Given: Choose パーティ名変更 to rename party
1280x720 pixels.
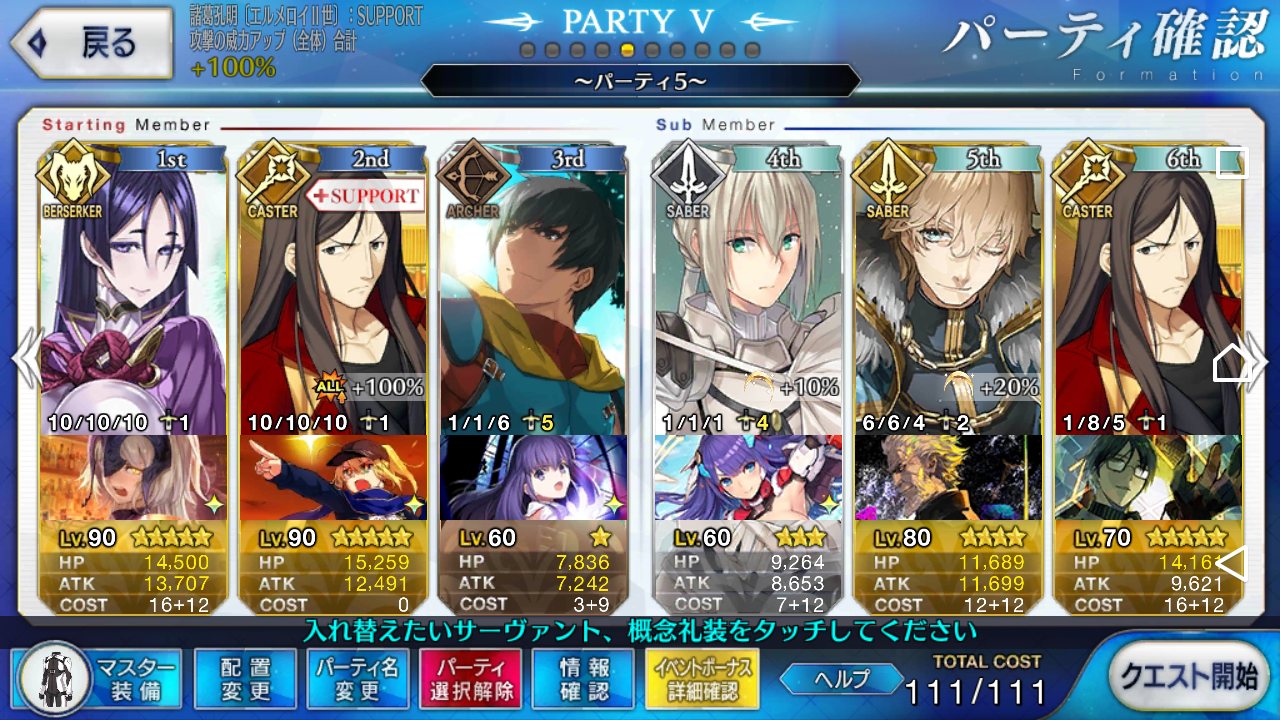Looking at the screenshot, I should [x=357, y=677].
